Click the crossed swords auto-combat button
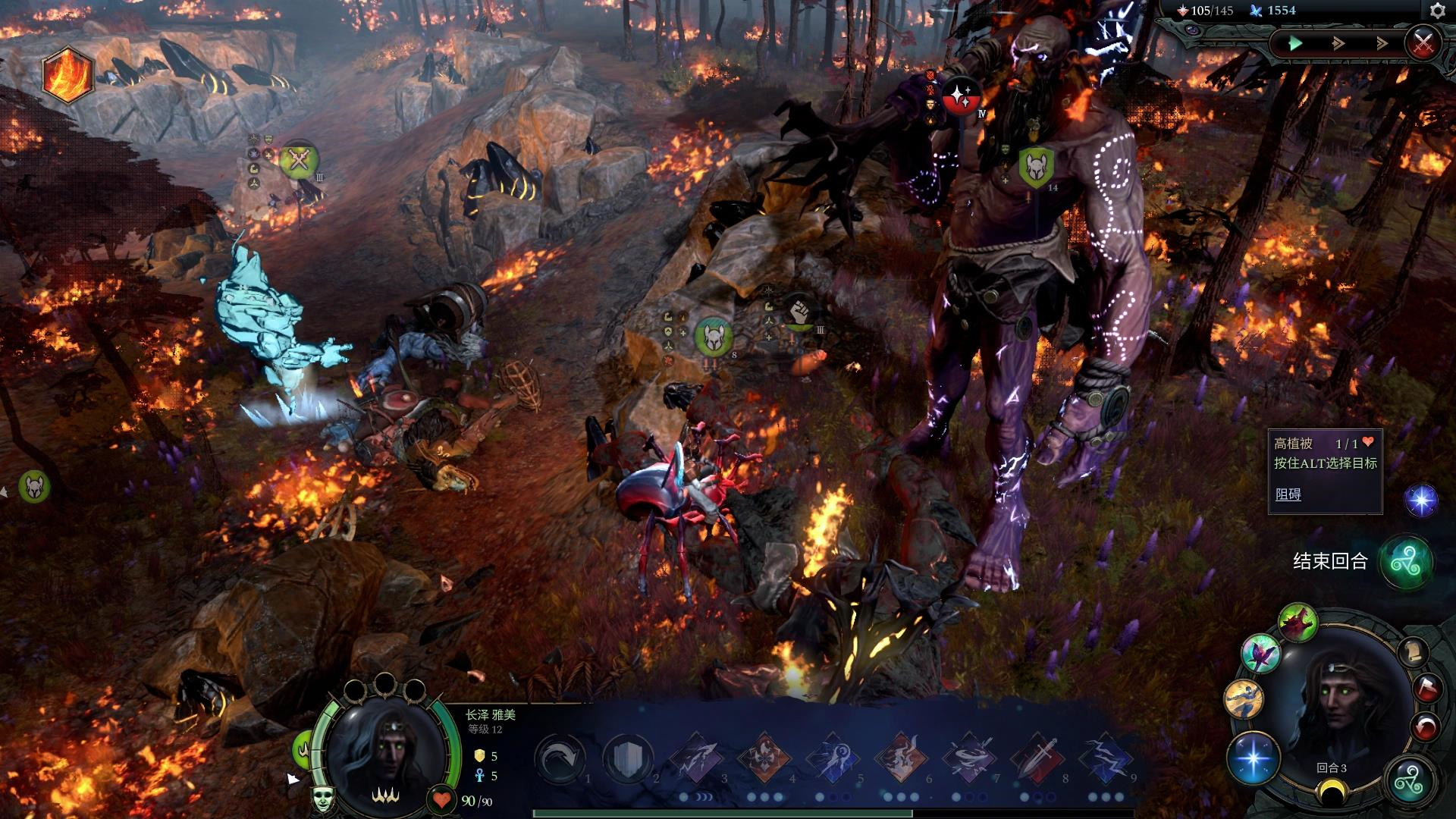This screenshot has height=819, width=1456. coord(1423,42)
